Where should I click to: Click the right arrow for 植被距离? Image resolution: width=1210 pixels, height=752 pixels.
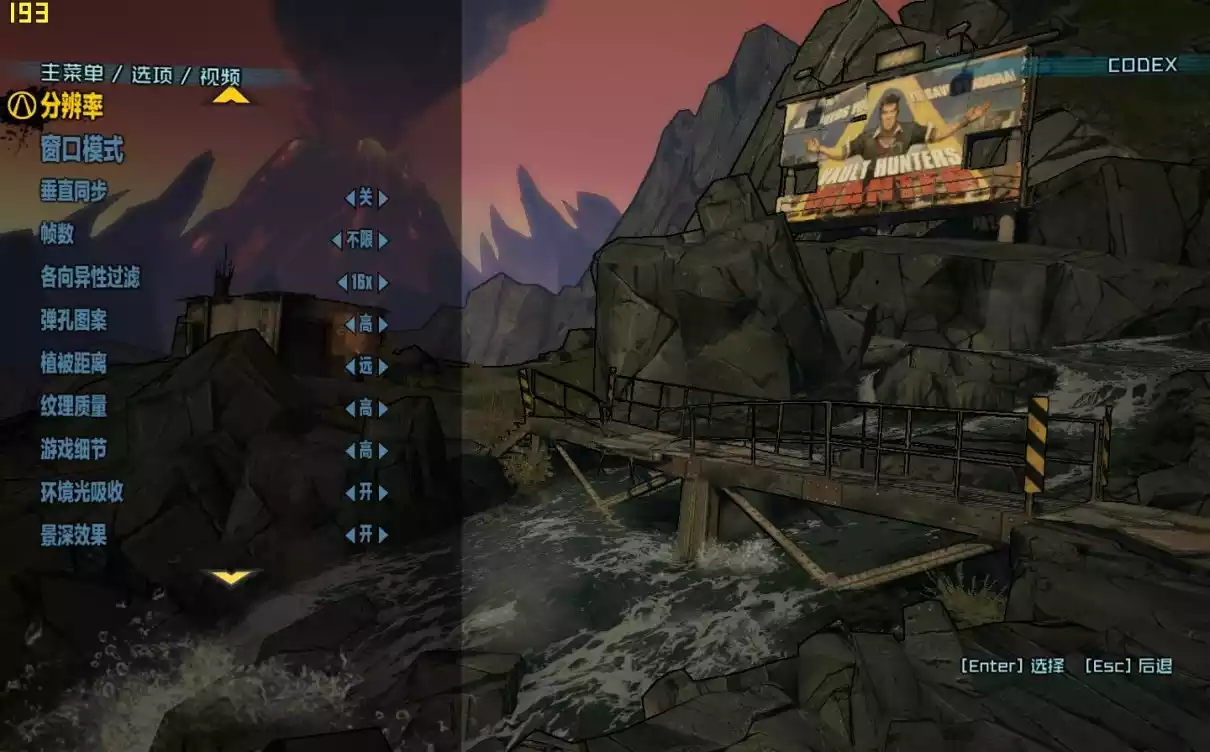pos(383,367)
